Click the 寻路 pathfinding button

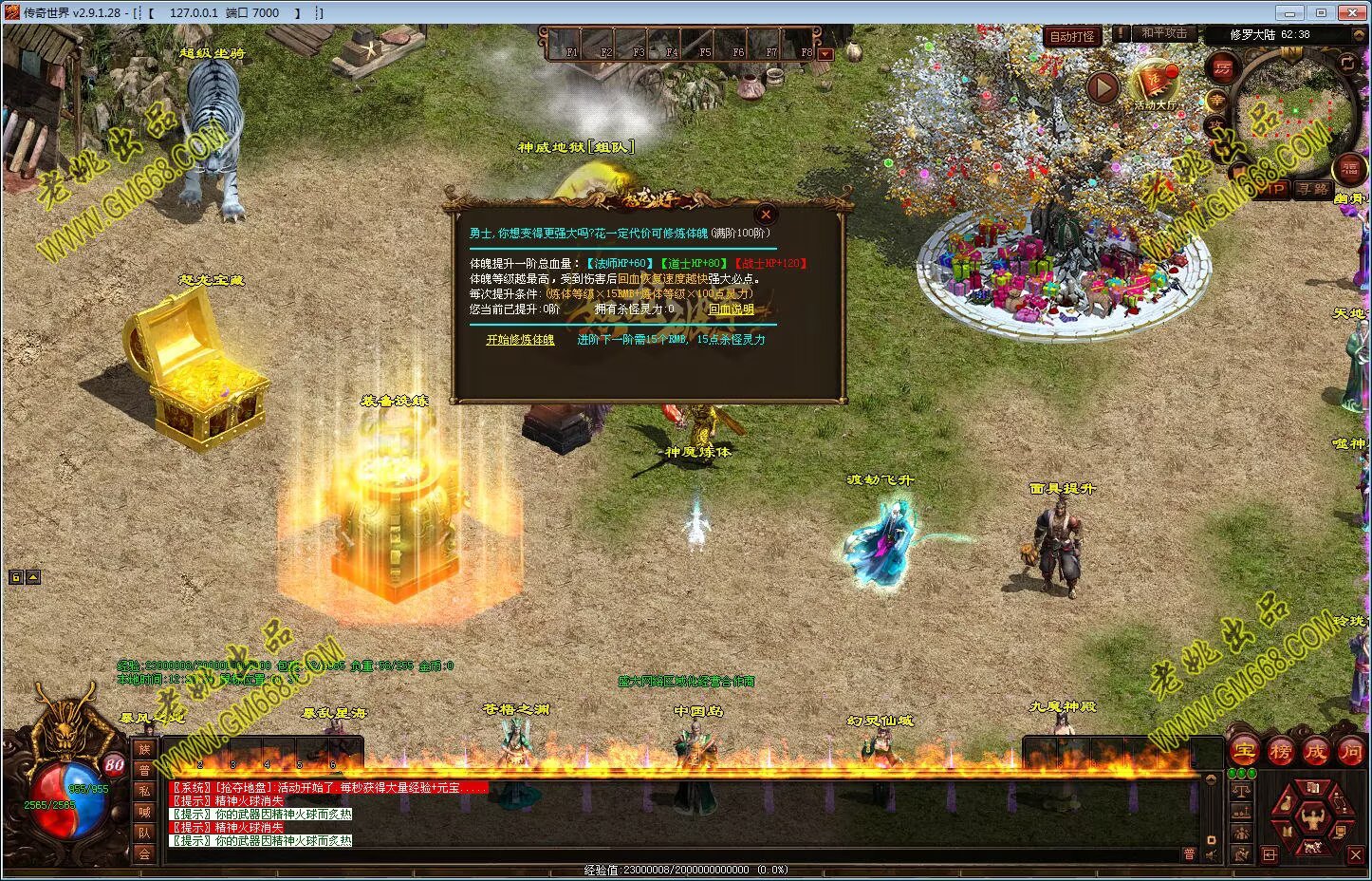[x=1313, y=189]
